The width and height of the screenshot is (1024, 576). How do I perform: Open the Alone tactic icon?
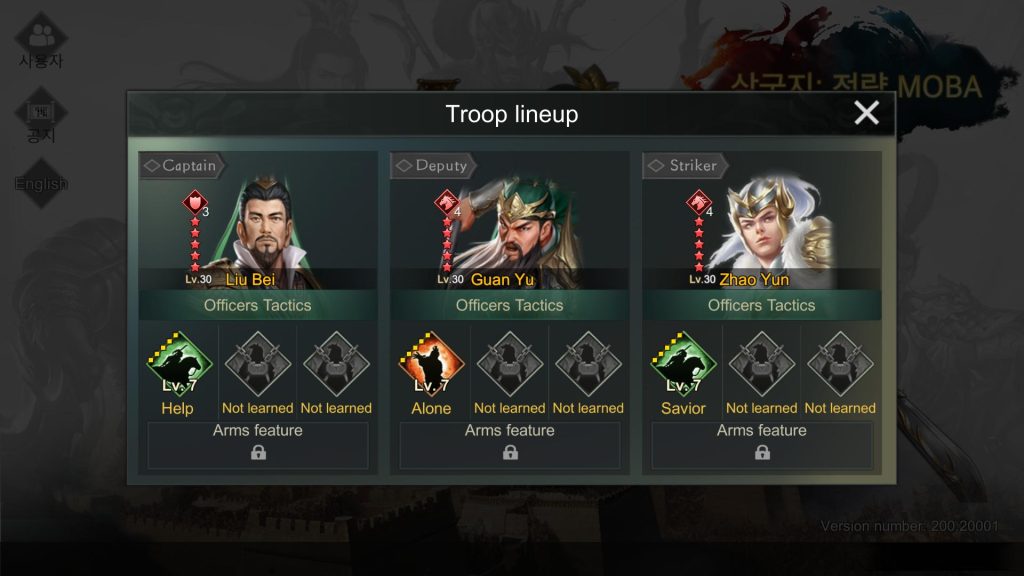pos(431,364)
